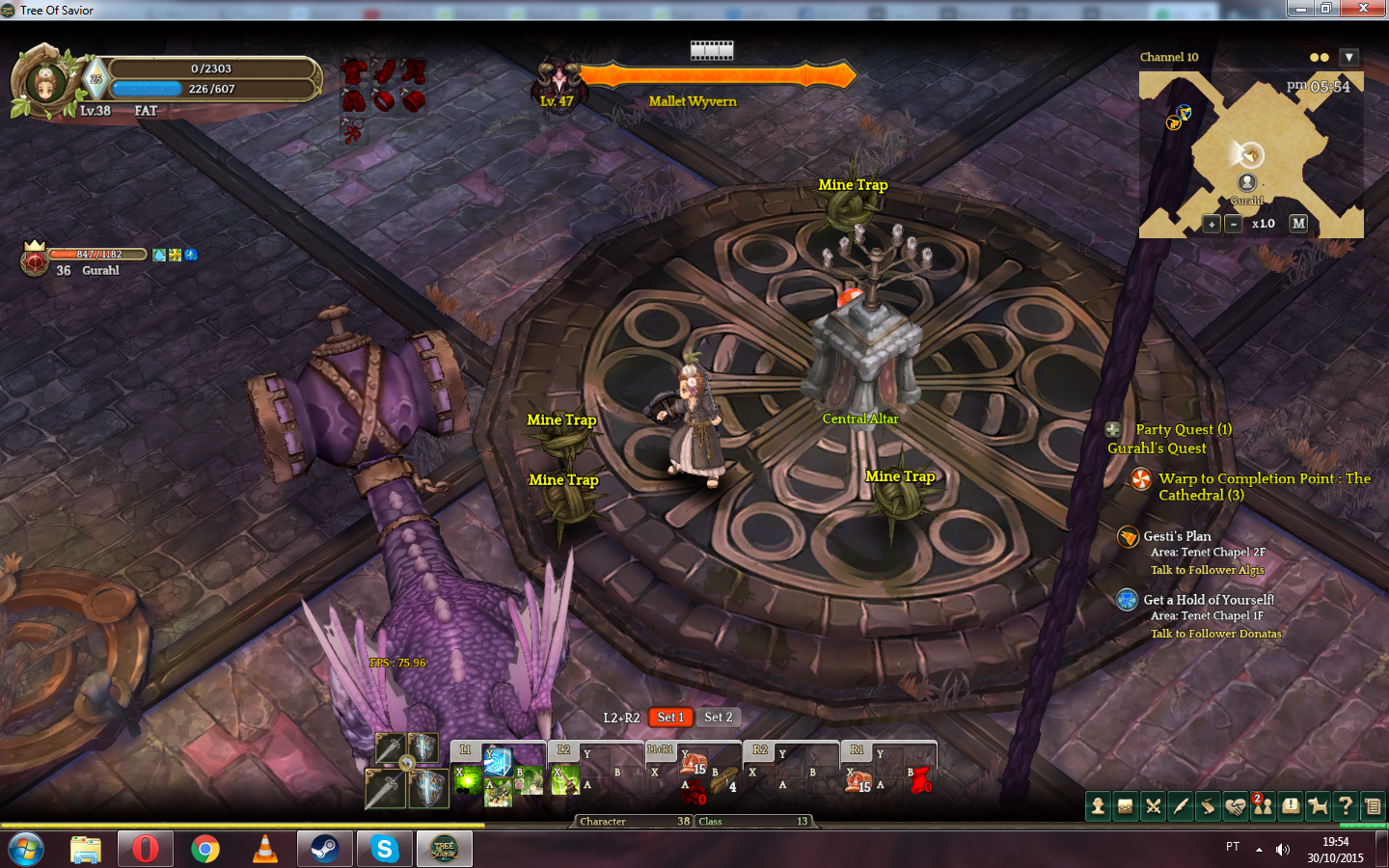Open the handshake heart menu icon
The height and width of the screenshot is (868, 1389).
tap(1236, 806)
